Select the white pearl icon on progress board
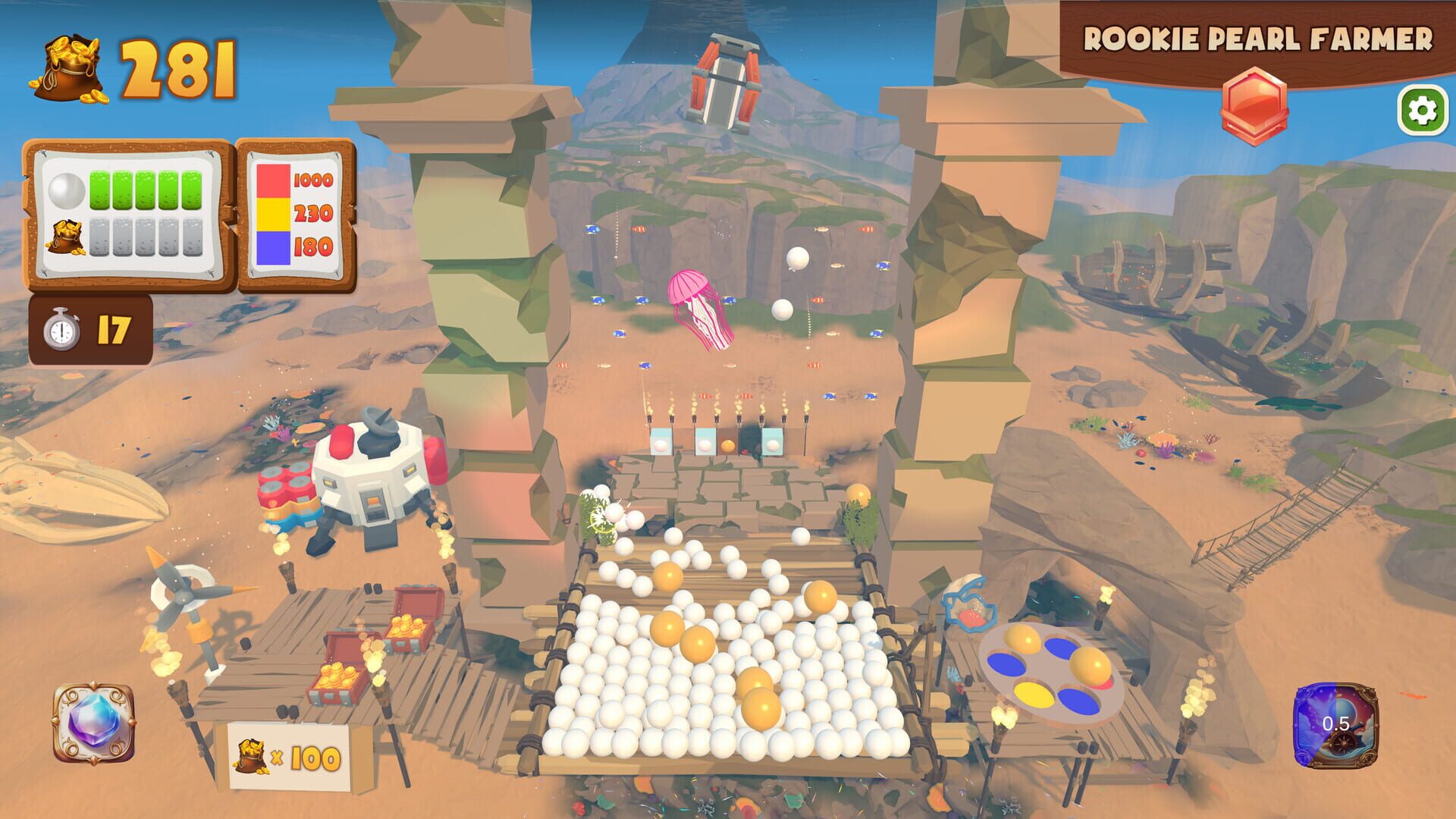Viewport: 1456px width, 819px height. pos(67,190)
